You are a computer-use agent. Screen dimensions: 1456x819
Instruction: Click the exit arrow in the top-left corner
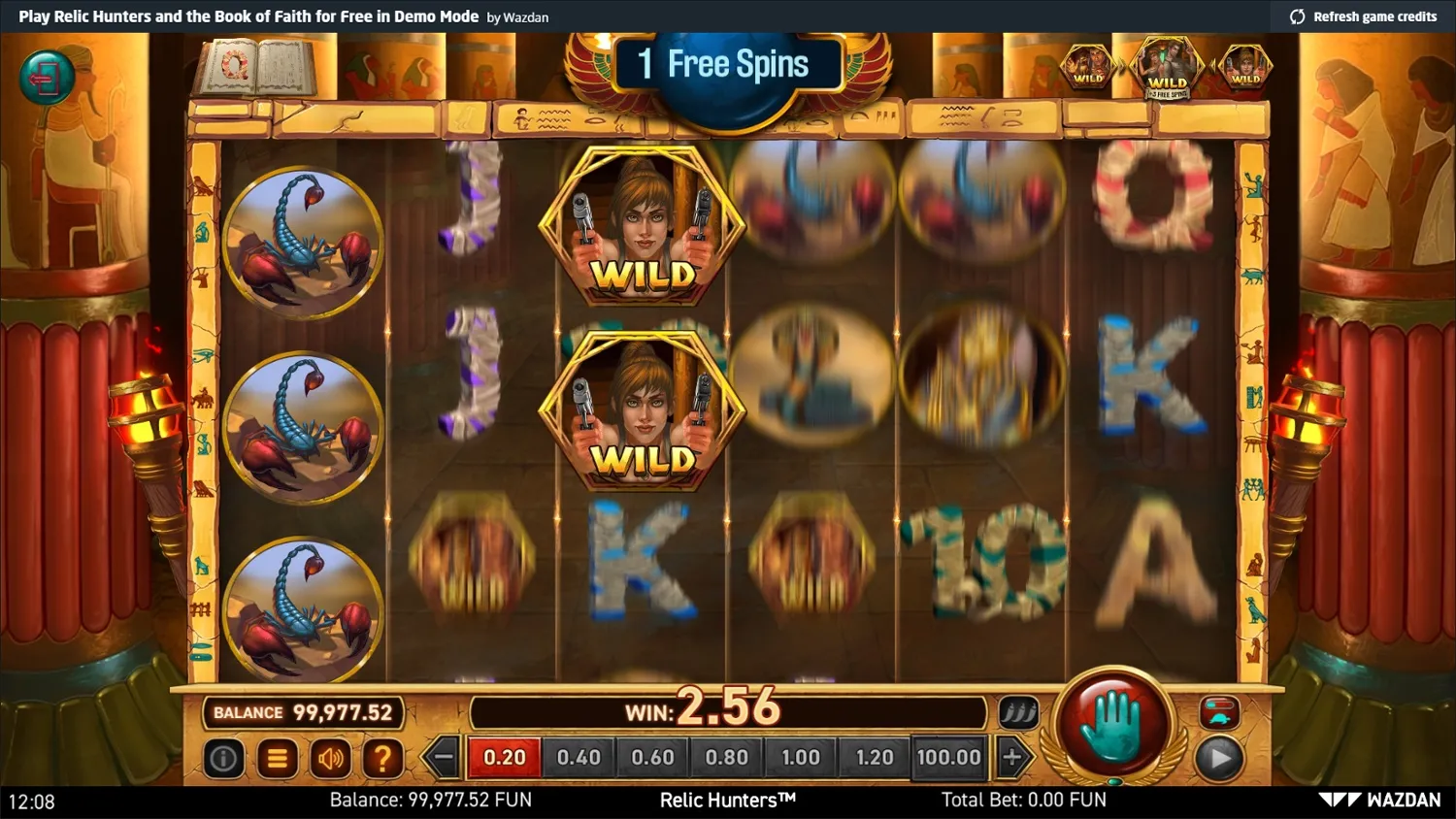[x=46, y=77]
